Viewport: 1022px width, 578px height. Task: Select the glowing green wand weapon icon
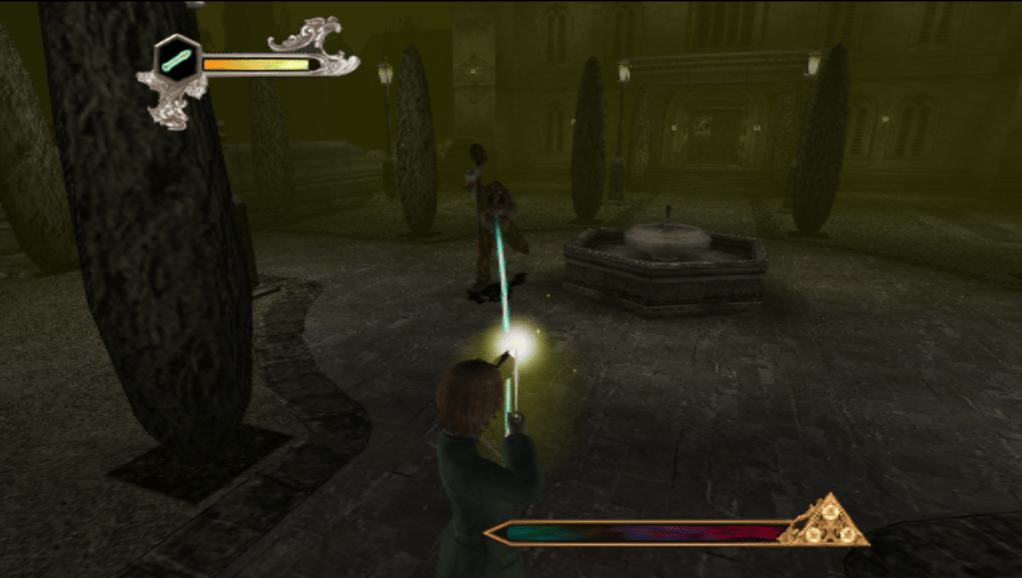178,59
